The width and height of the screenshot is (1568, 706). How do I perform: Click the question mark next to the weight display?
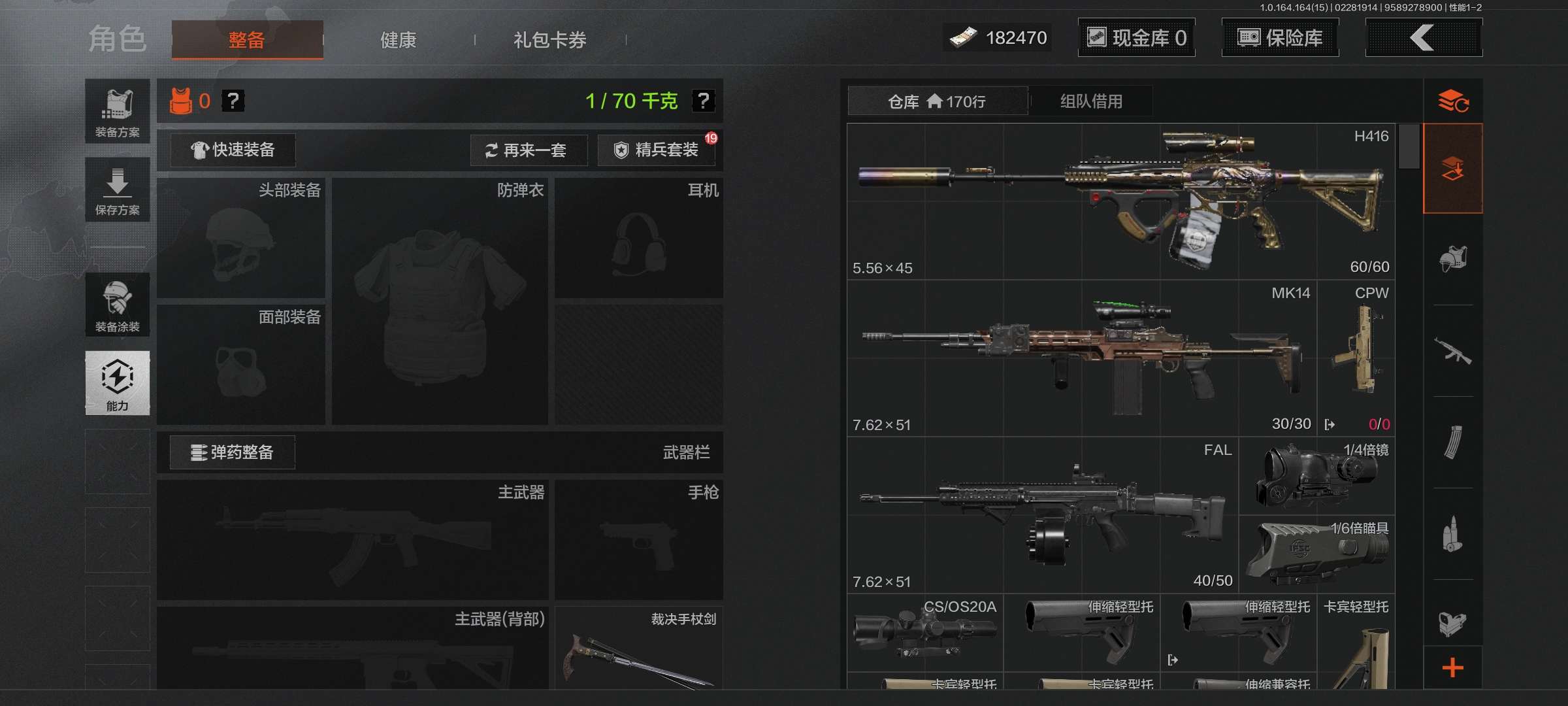(x=704, y=101)
